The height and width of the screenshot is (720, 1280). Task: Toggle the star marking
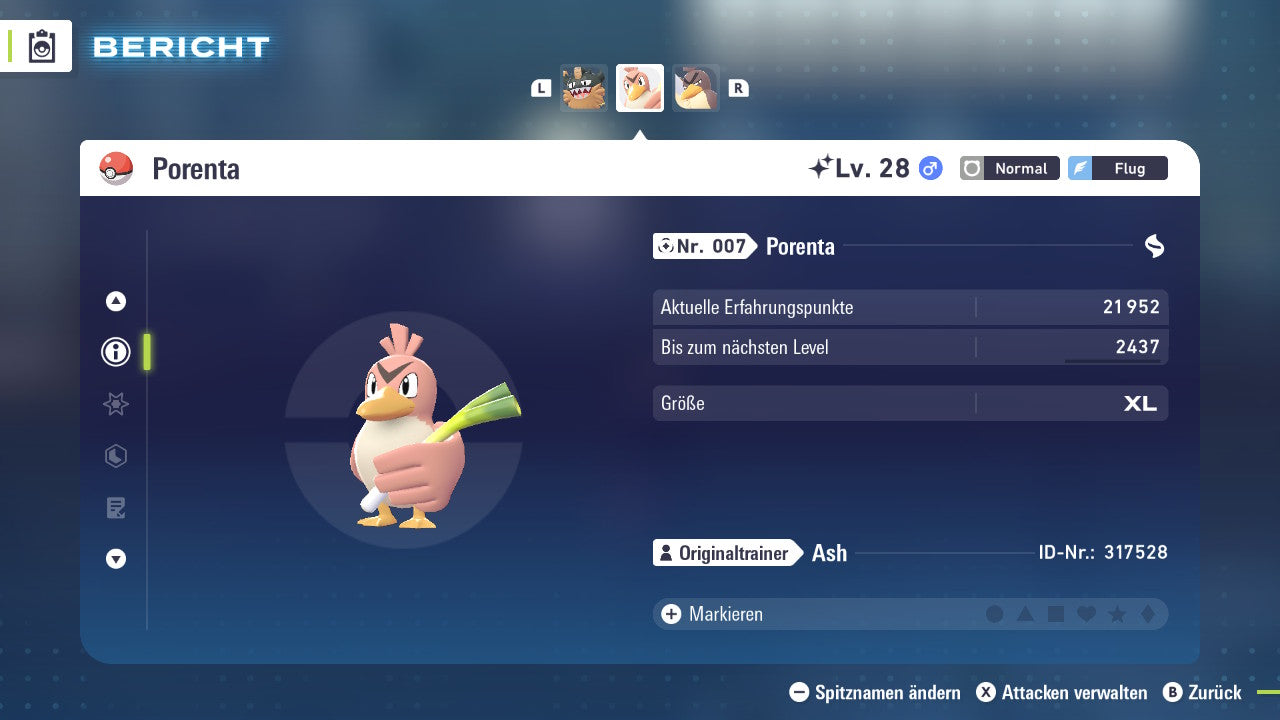click(x=1115, y=614)
